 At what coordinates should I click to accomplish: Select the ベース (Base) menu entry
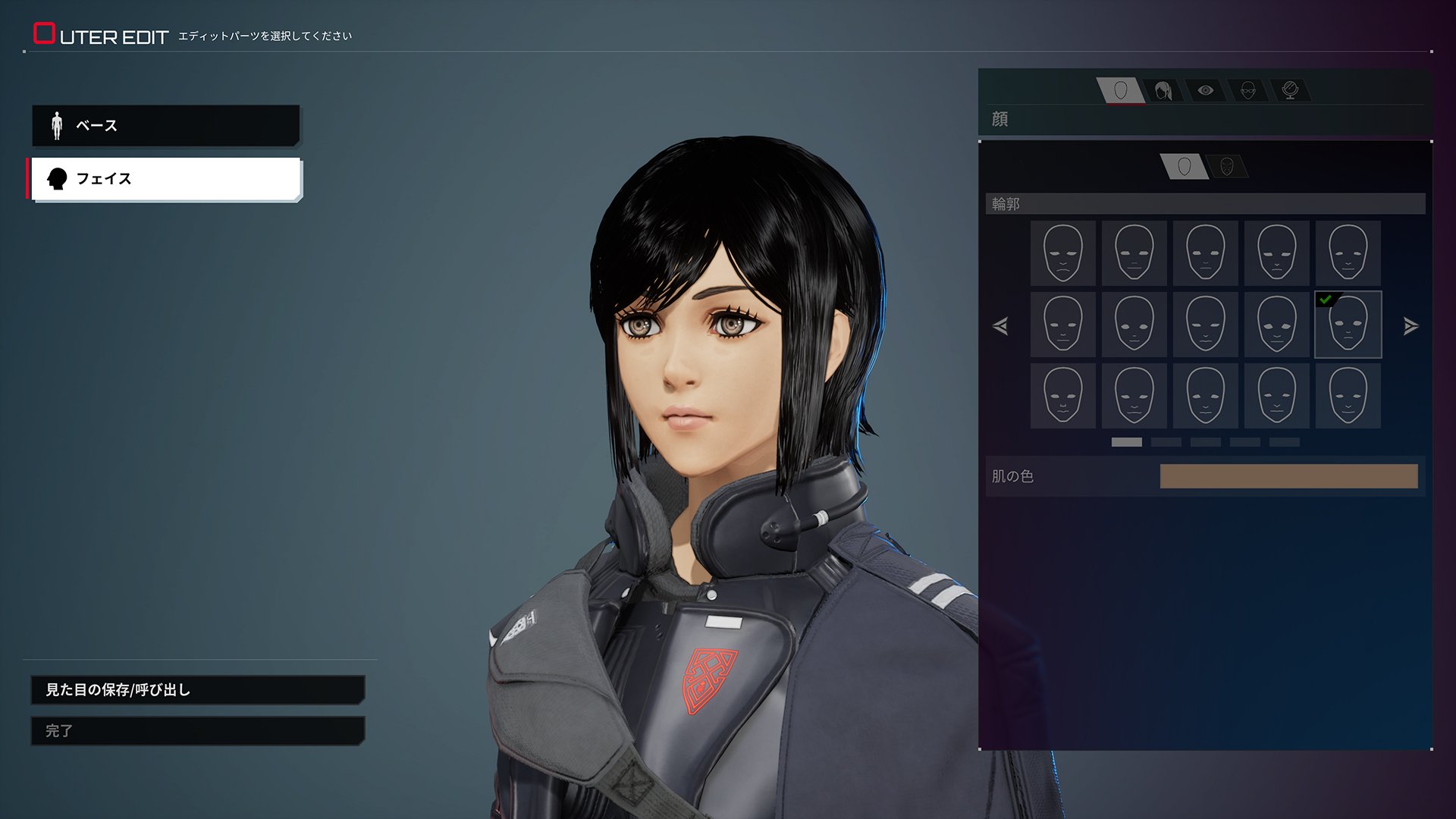point(165,125)
